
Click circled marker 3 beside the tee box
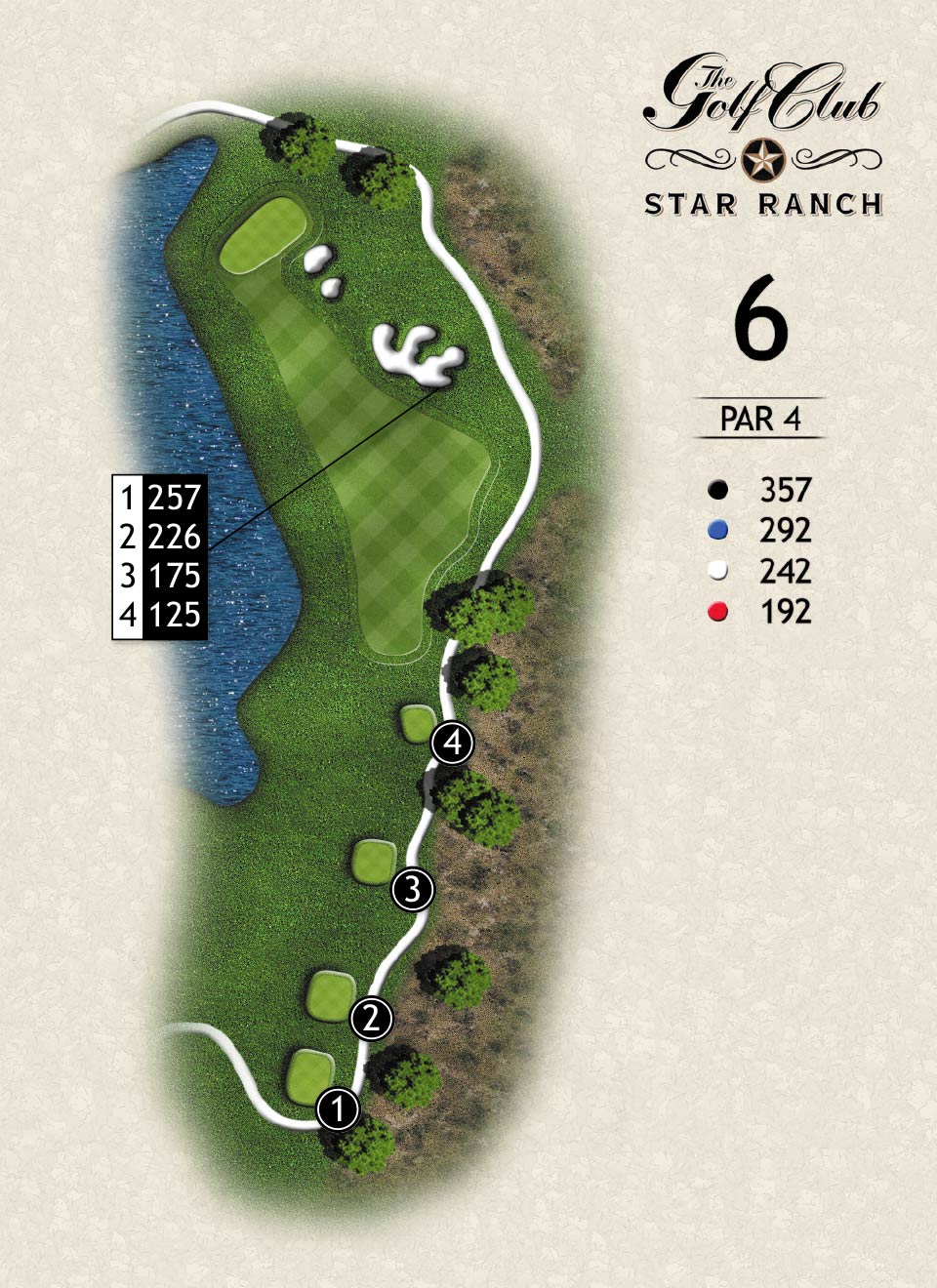pyautogui.click(x=413, y=890)
